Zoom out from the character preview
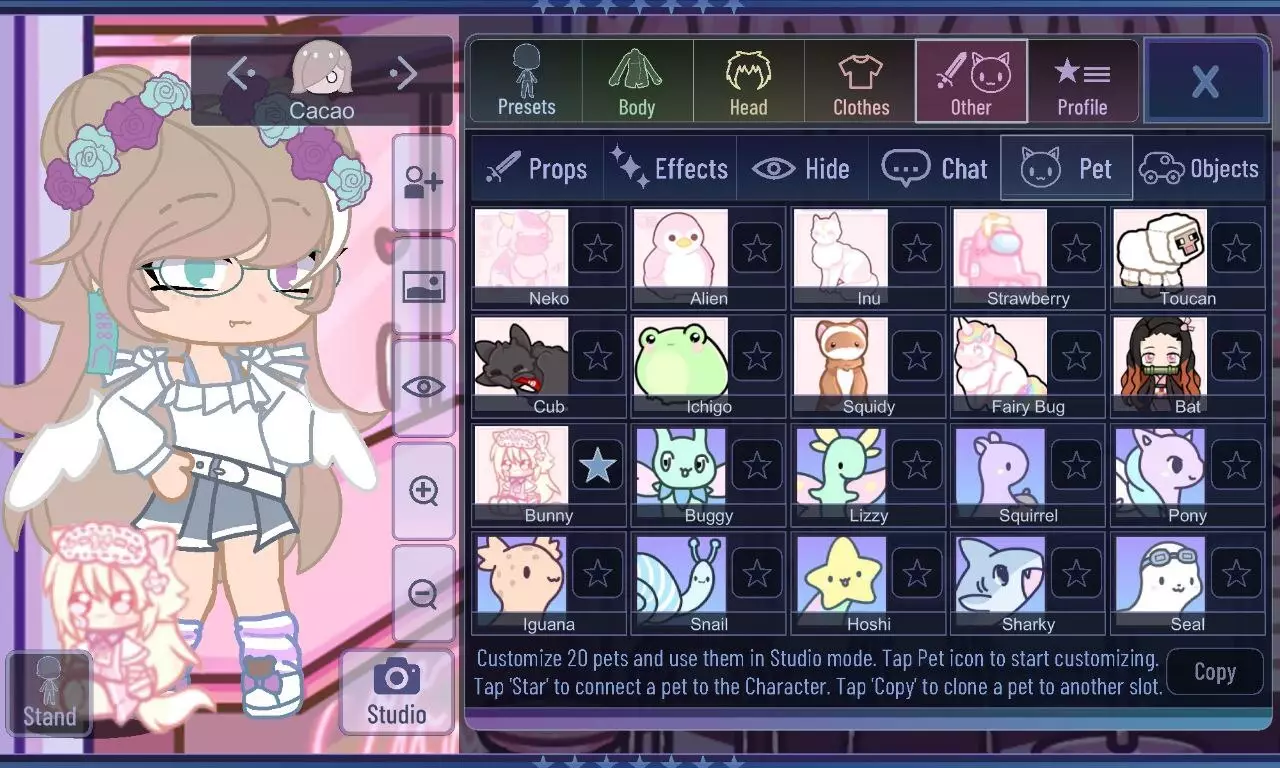The image size is (1280, 768). tap(423, 594)
